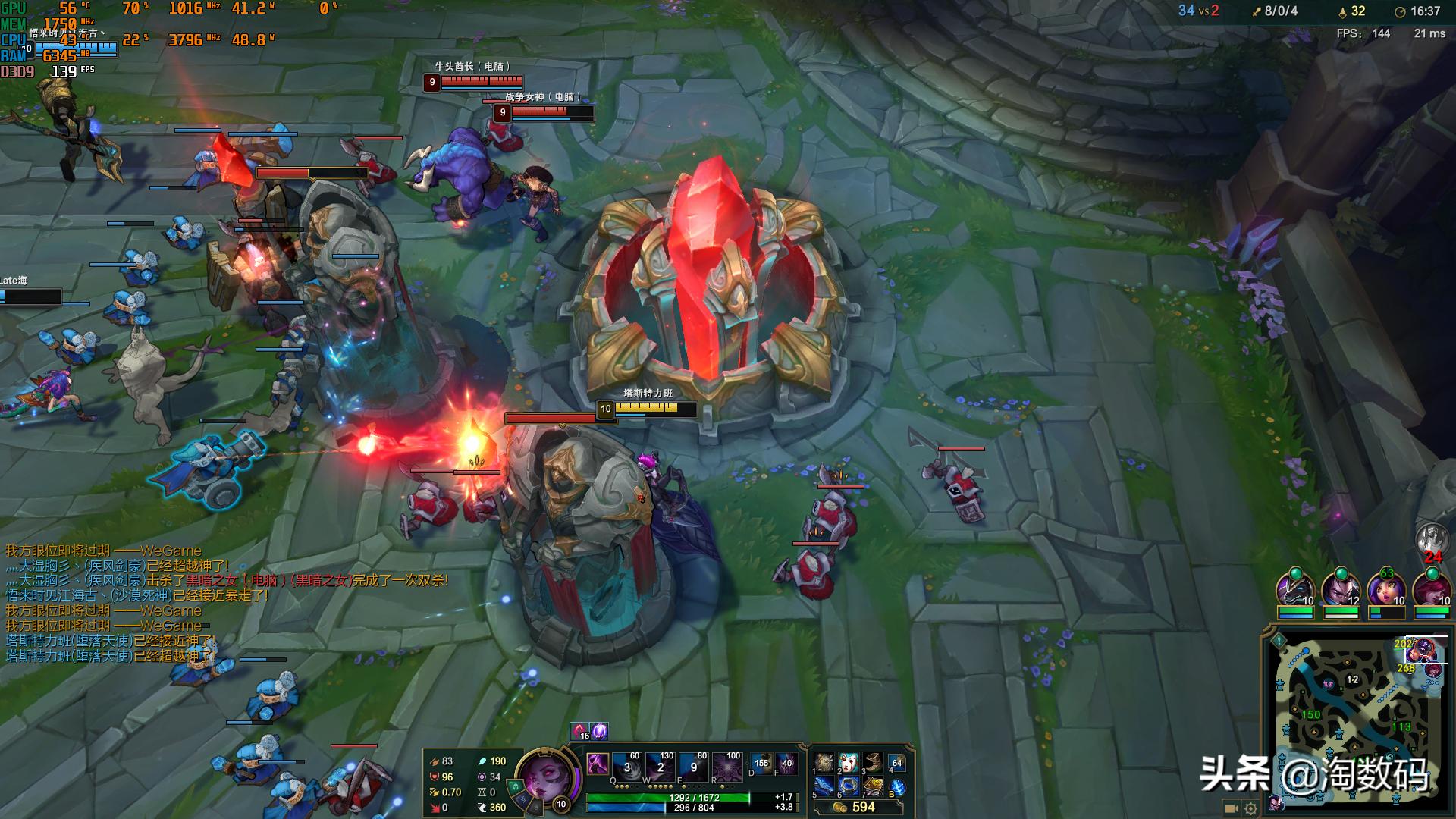Screen dimensions: 1456x819
Task: Click the D summoner spell icon
Action: [761, 764]
